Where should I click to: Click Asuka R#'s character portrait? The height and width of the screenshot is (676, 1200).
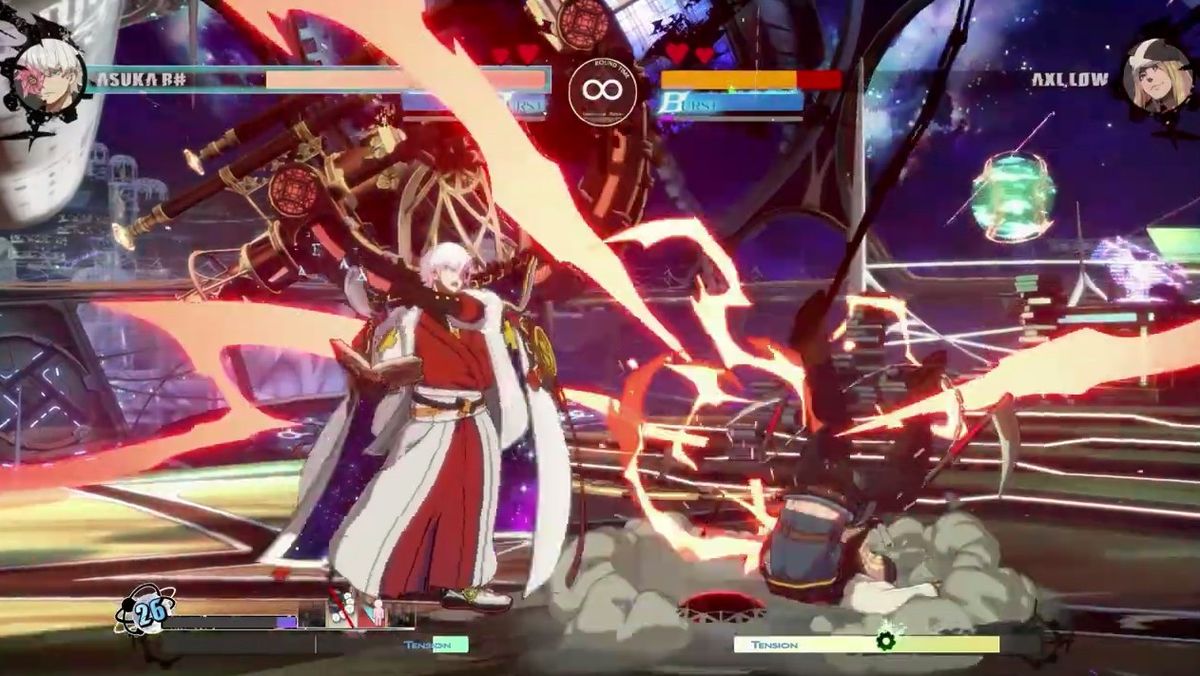(49, 75)
